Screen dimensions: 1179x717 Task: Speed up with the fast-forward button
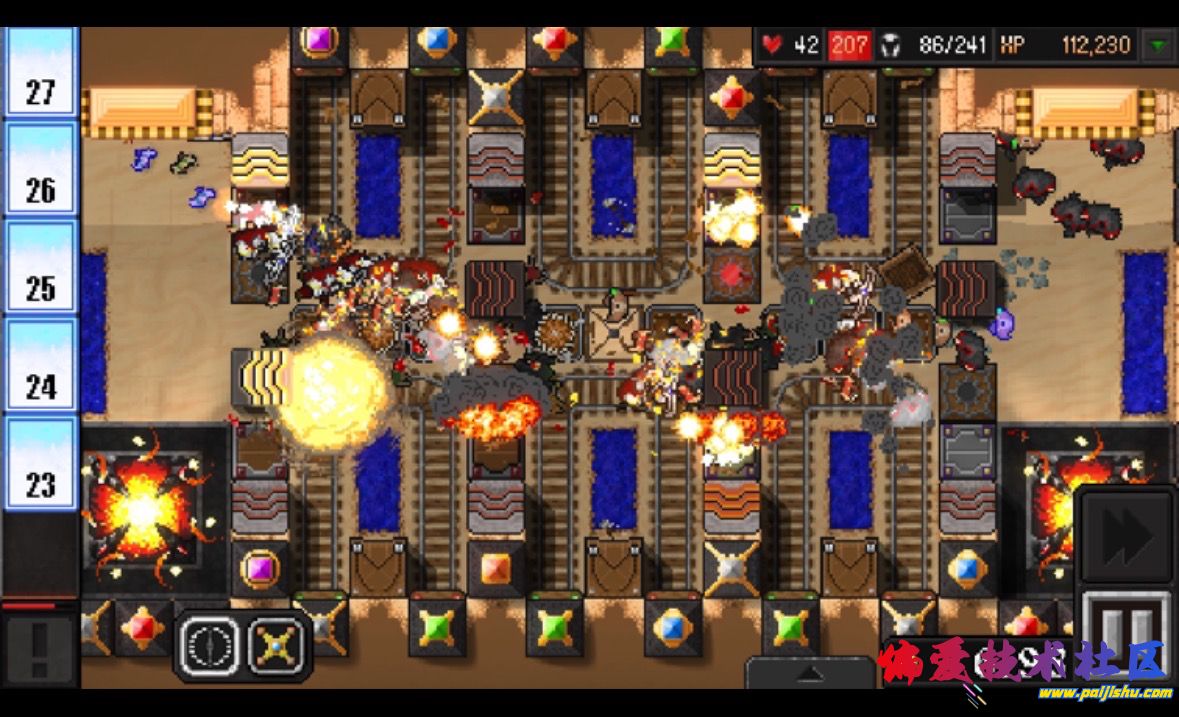(x=1125, y=537)
